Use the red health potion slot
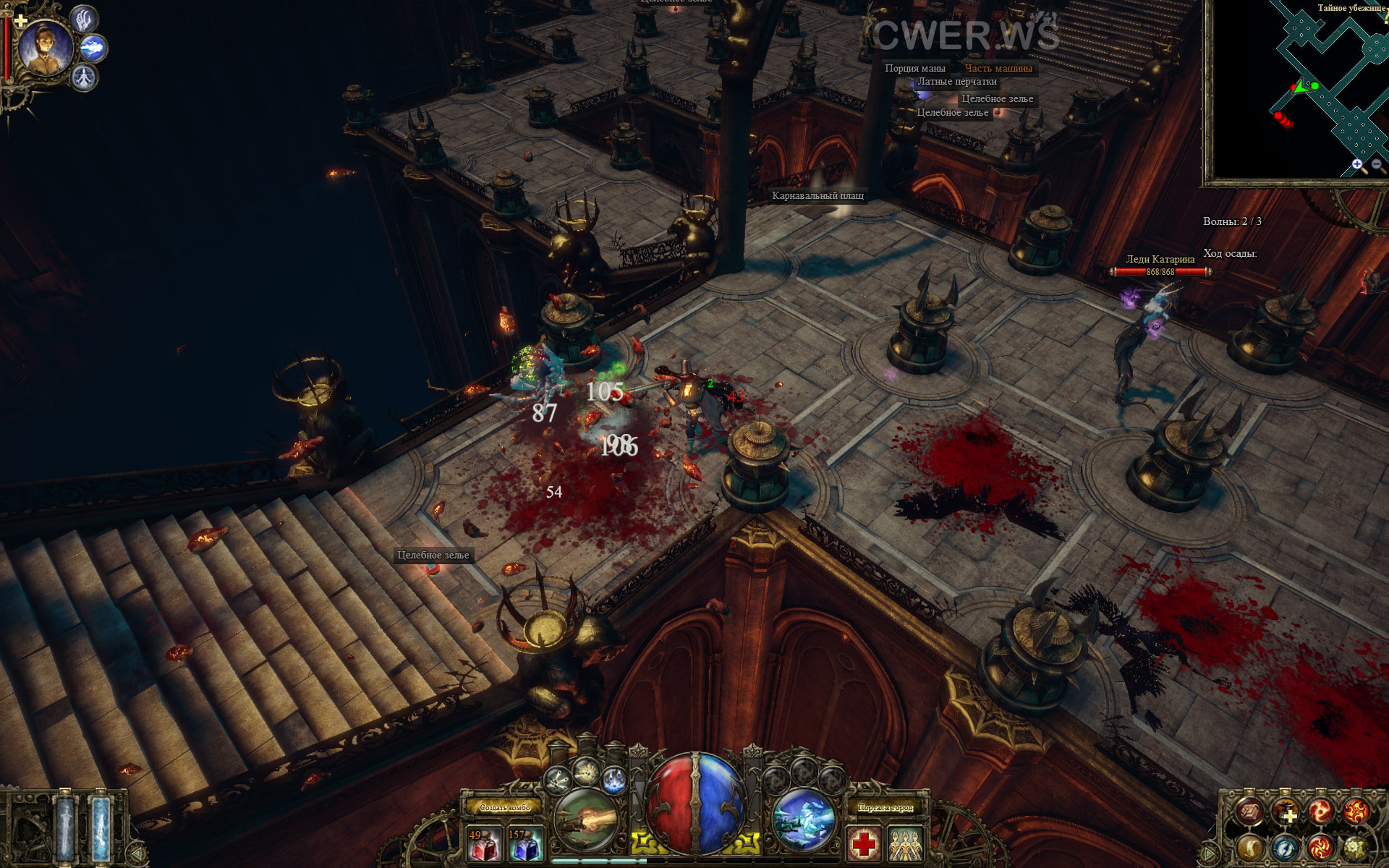1389x868 pixels. (483, 845)
